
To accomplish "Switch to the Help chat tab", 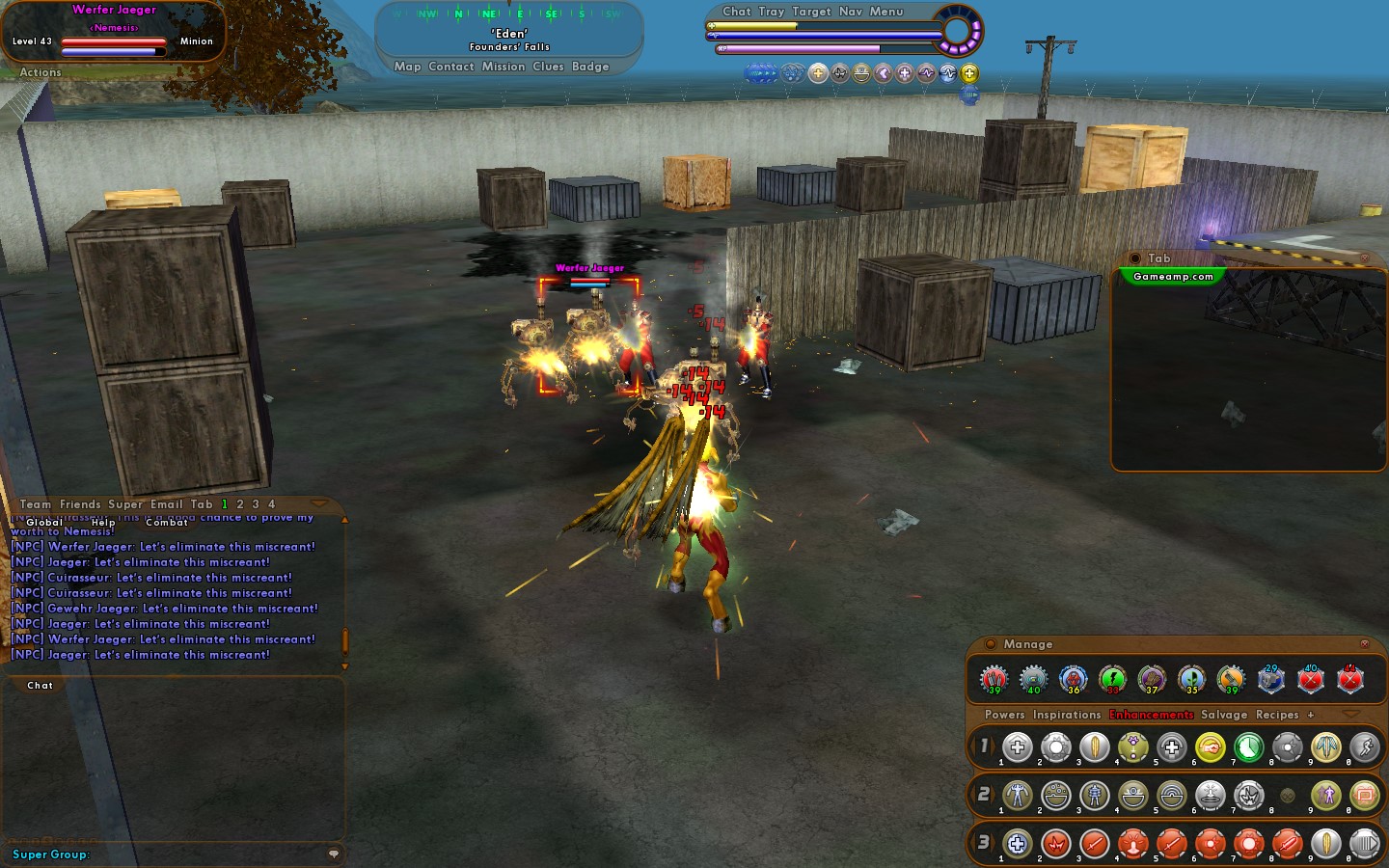I will tap(103, 522).
